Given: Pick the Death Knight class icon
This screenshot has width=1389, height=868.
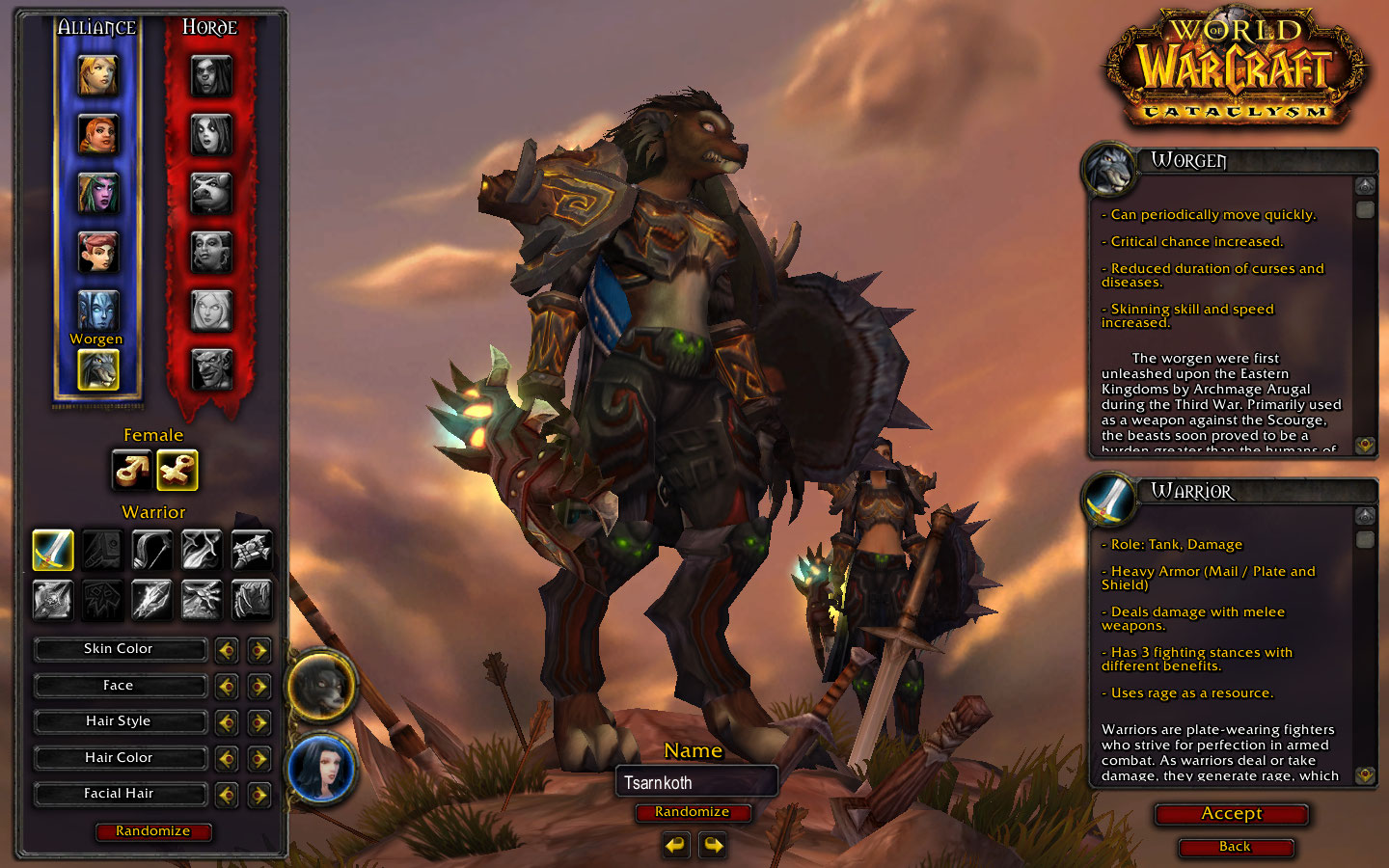Looking at the screenshot, I should pos(53,600).
